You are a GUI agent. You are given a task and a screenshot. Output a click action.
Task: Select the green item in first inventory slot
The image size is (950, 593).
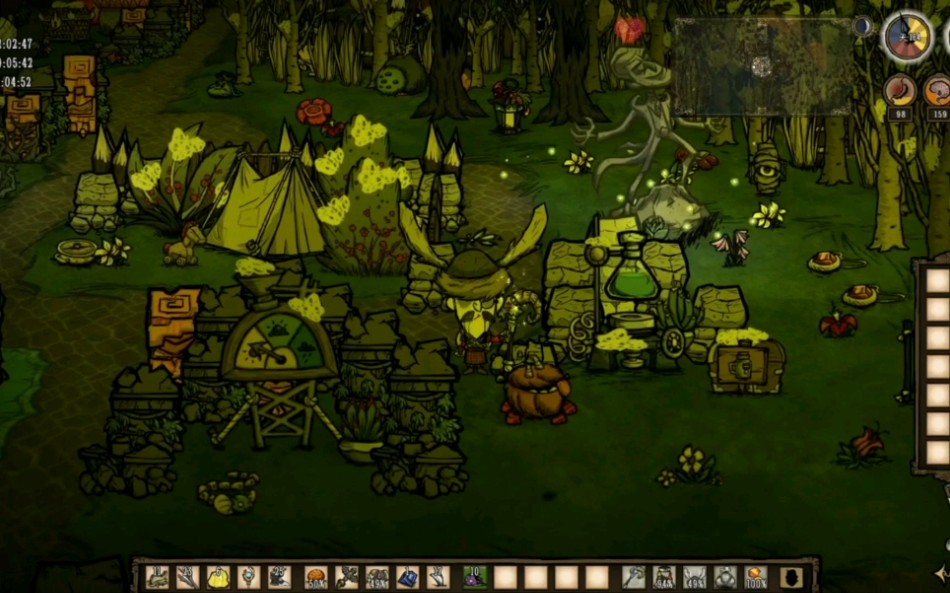click(x=157, y=577)
